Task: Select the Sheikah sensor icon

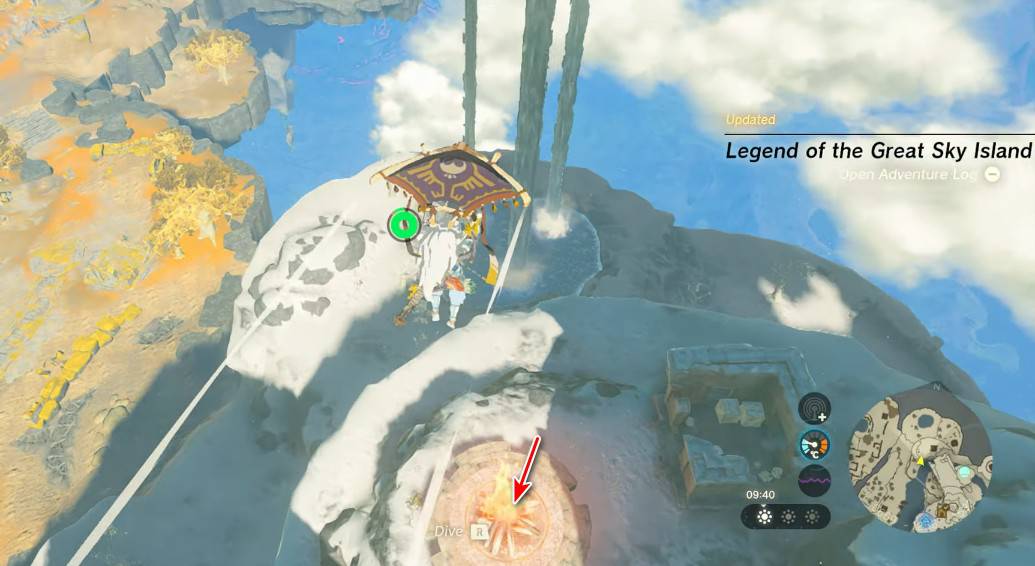Action: [x=815, y=407]
